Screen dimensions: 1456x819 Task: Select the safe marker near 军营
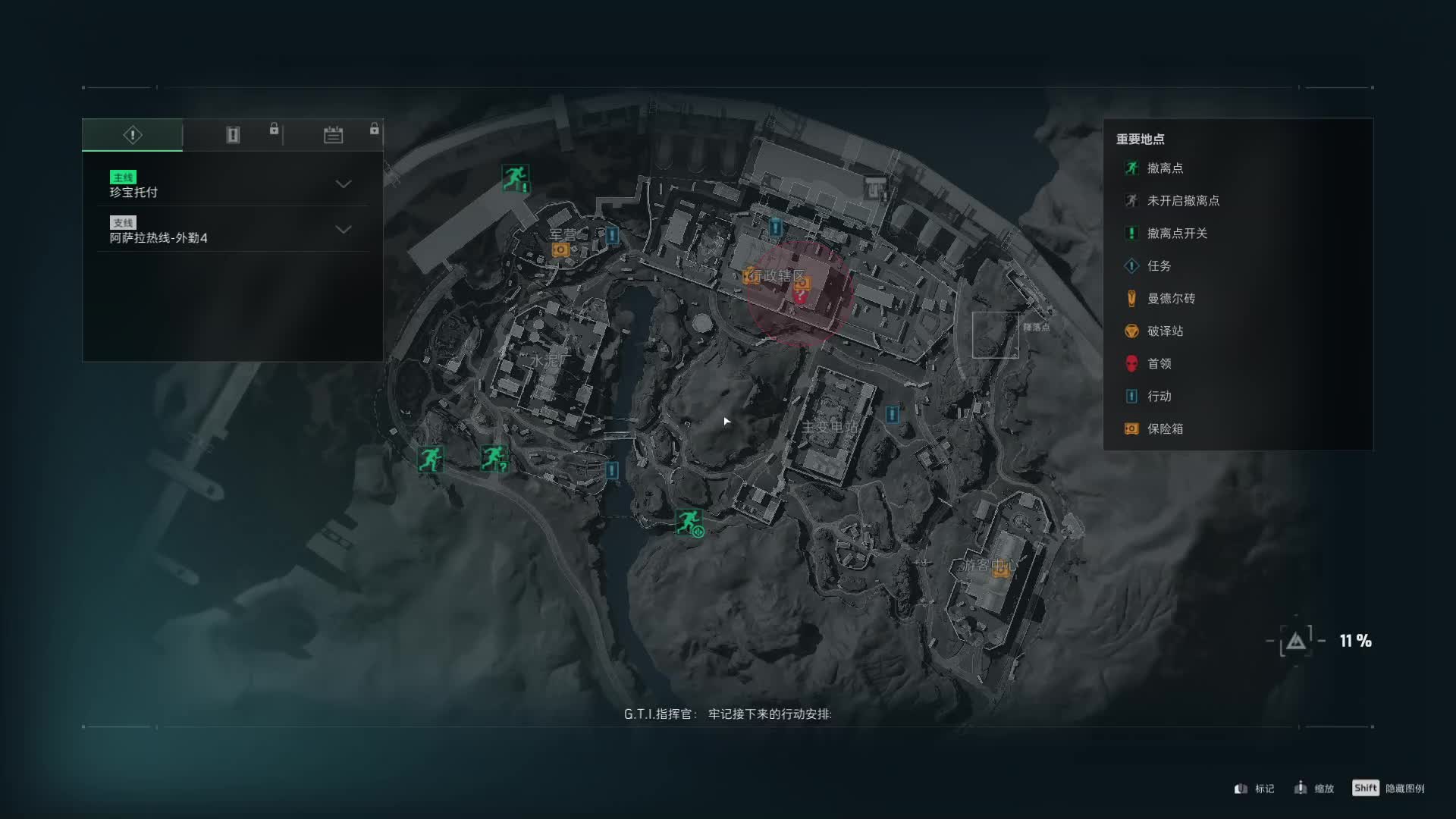(560, 249)
